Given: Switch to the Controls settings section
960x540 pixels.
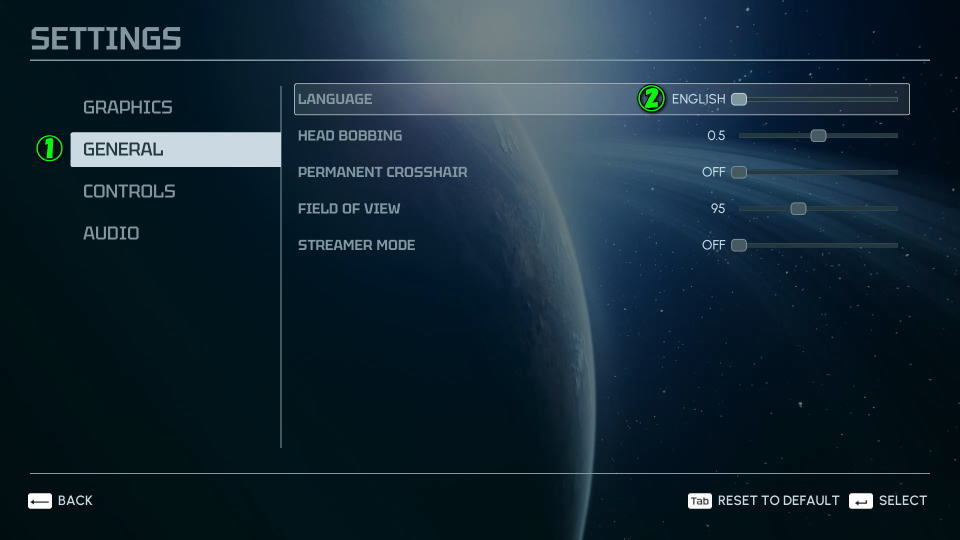Looking at the screenshot, I should tap(129, 191).
